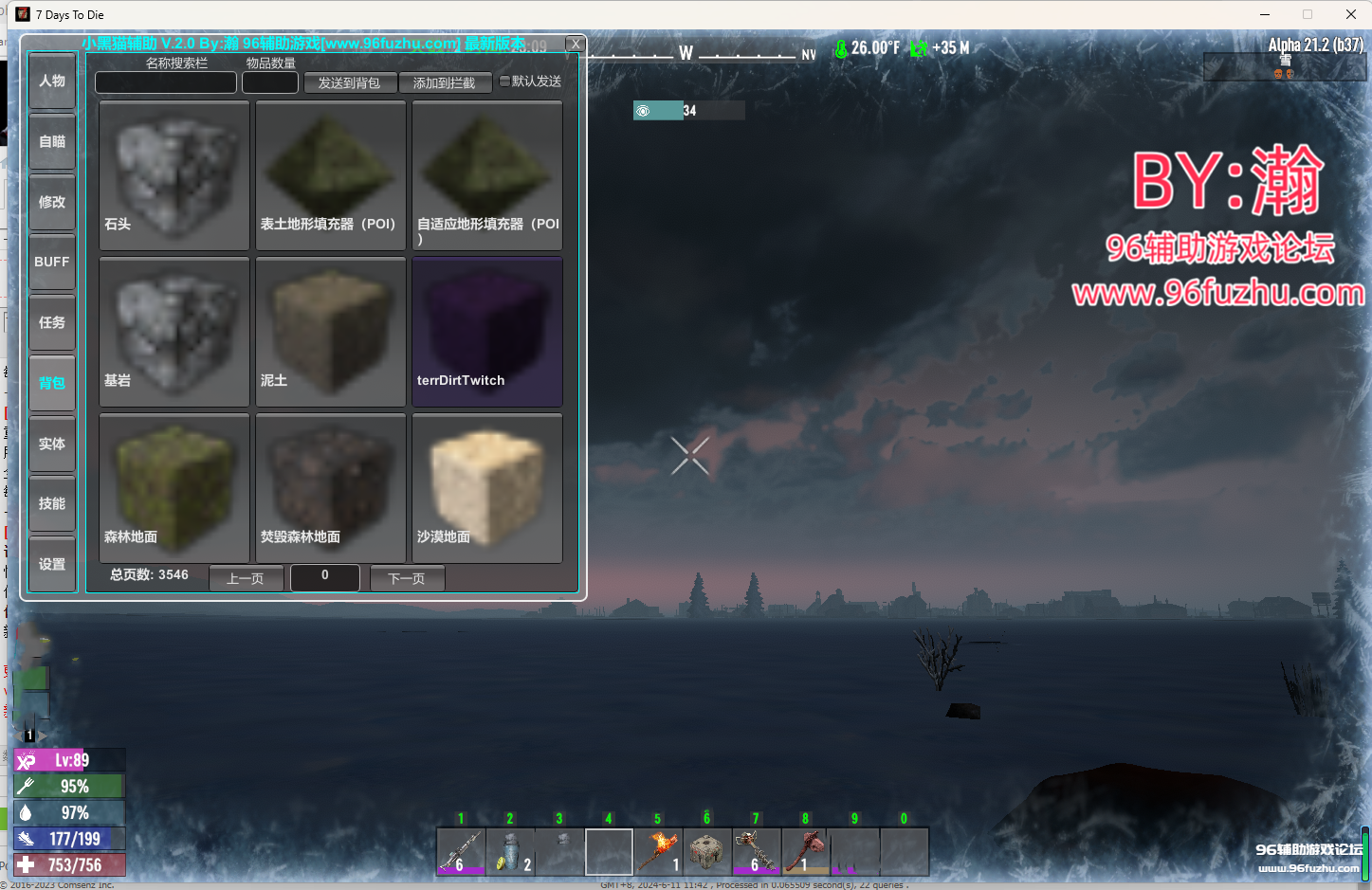Image resolution: width=1372 pixels, height=890 pixels.
Task: Click the 添加到拦截 button
Action: [x=444, y=83]
